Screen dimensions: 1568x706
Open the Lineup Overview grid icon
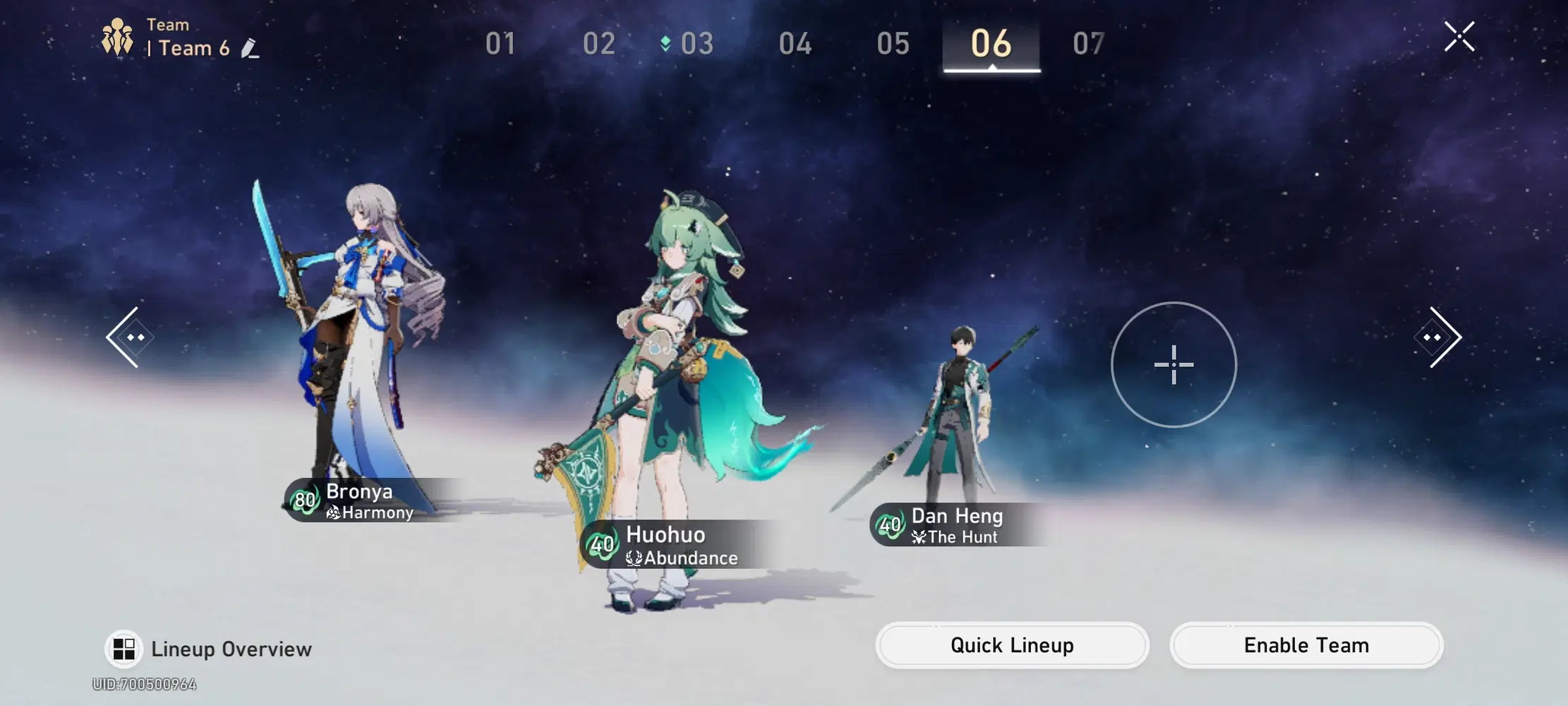[x=123, y=649]
